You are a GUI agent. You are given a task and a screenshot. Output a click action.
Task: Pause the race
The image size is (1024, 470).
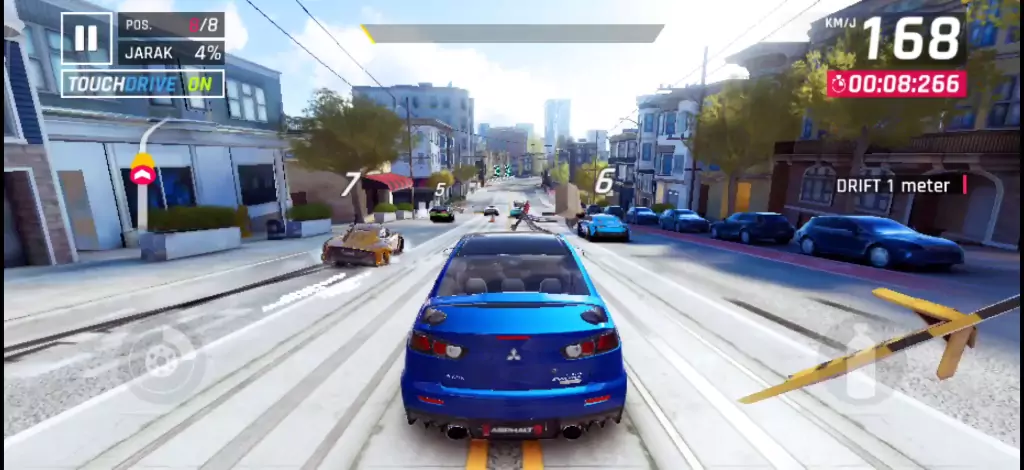[x=86, y=38]
